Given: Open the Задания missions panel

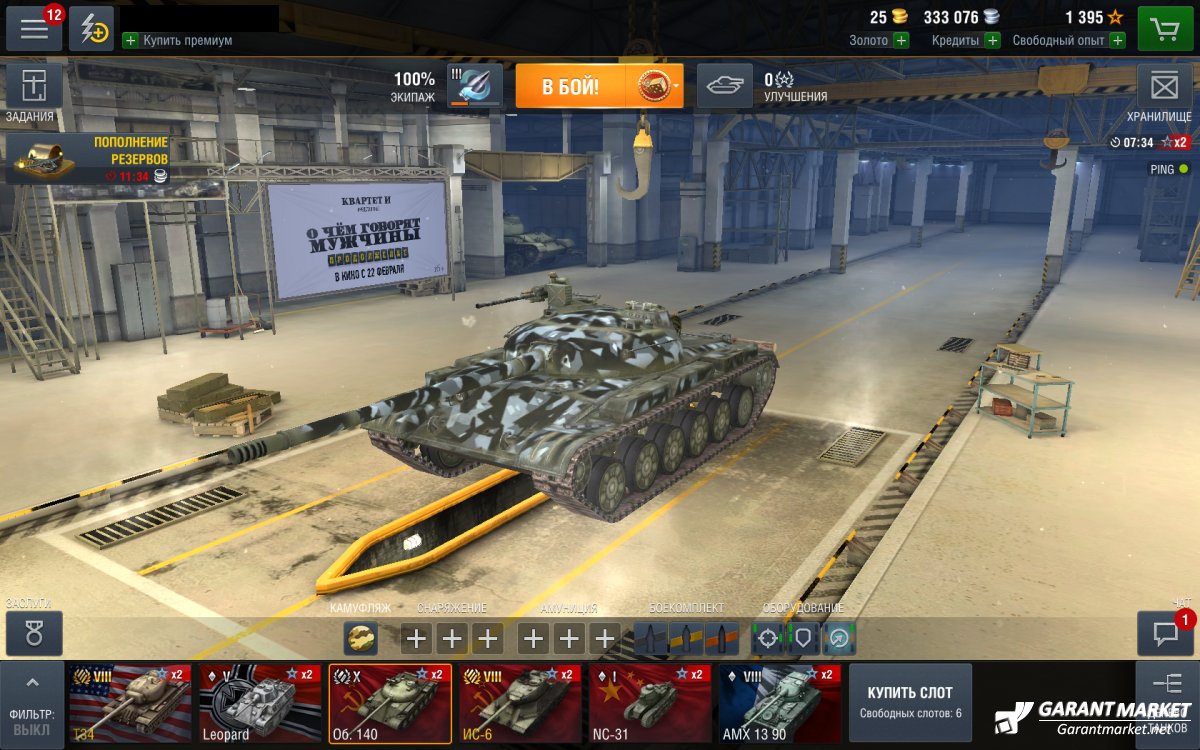Looking at the screenshot, I should (x=34, y=88).
